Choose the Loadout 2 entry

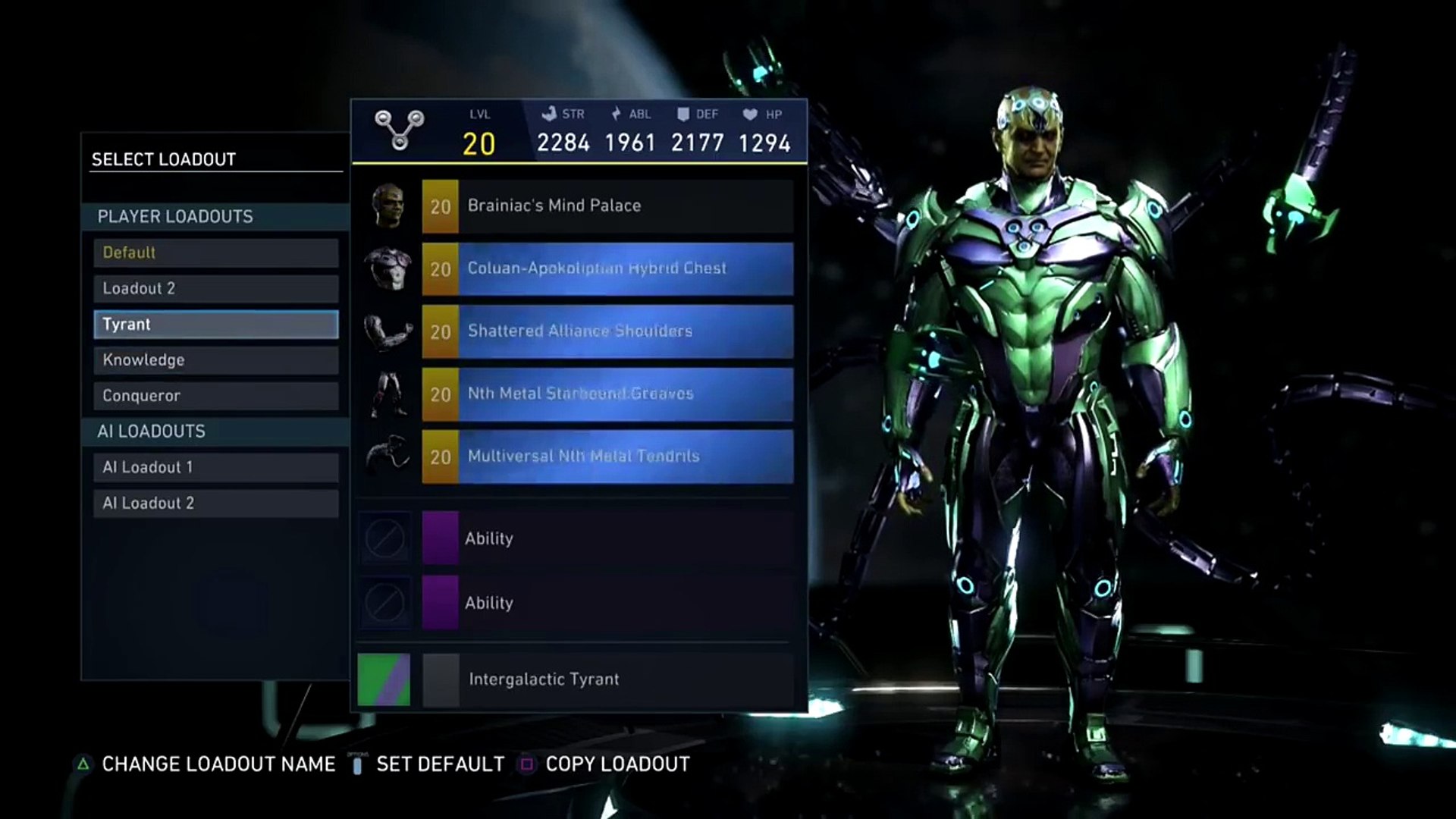coord(215,288)
